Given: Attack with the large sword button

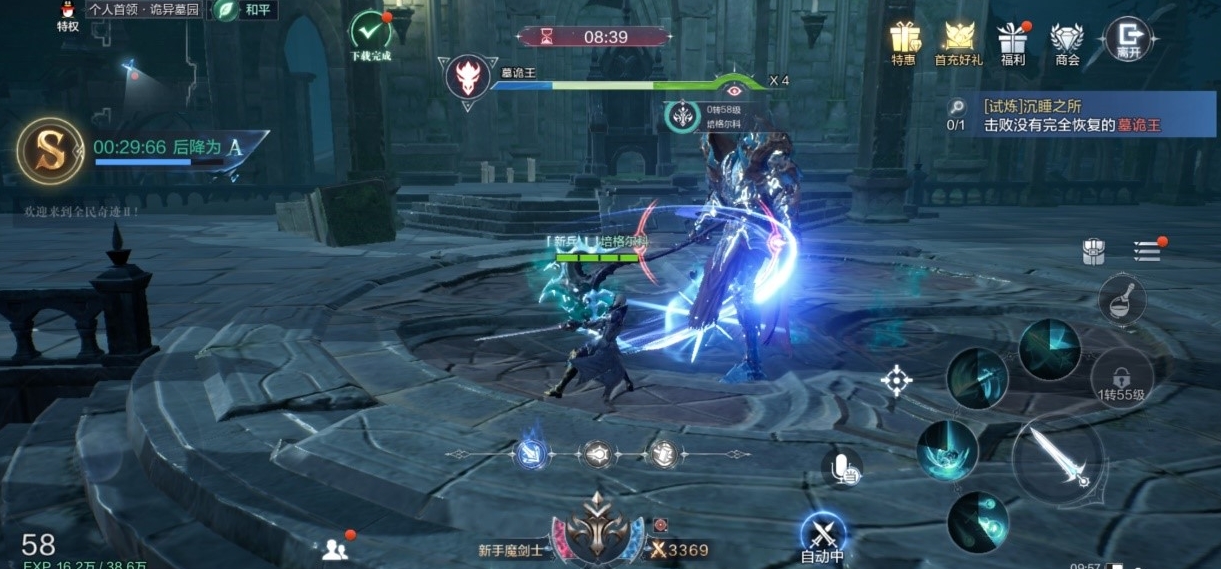Looking at the screenshot, I should pyautogui.click(x=1058, y=459).
